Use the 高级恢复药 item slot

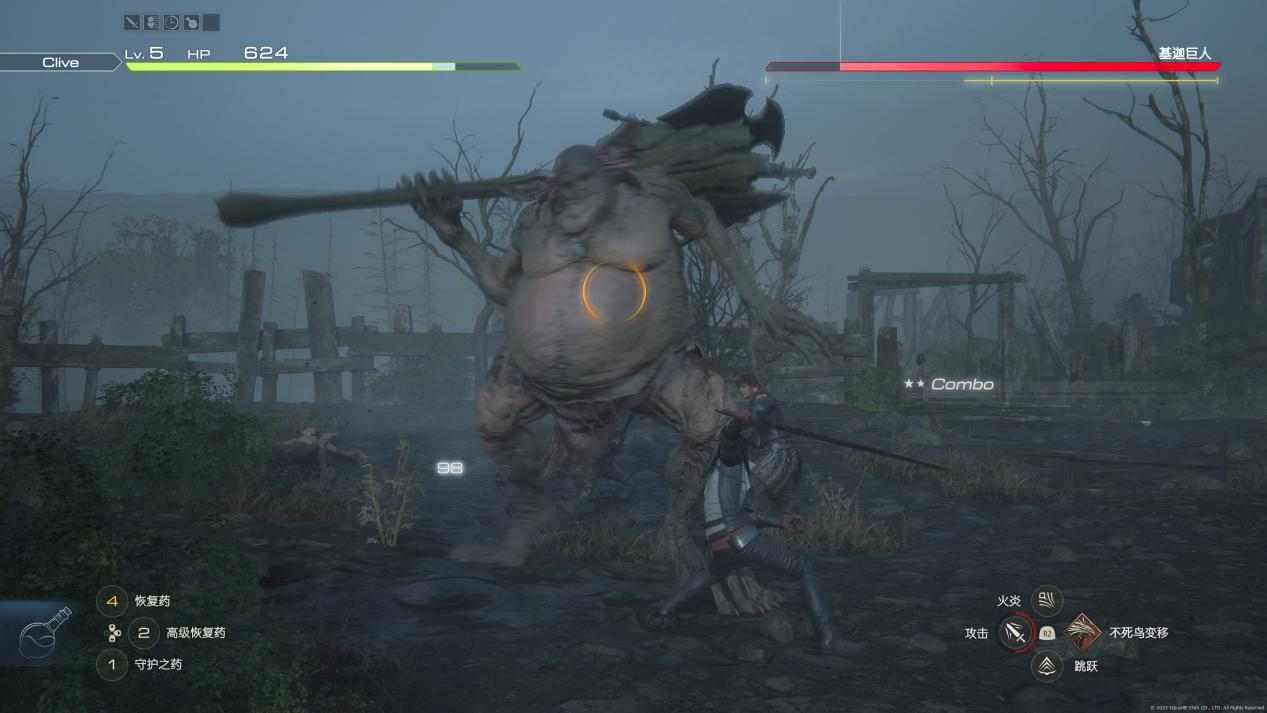click(x=144, y=632)
